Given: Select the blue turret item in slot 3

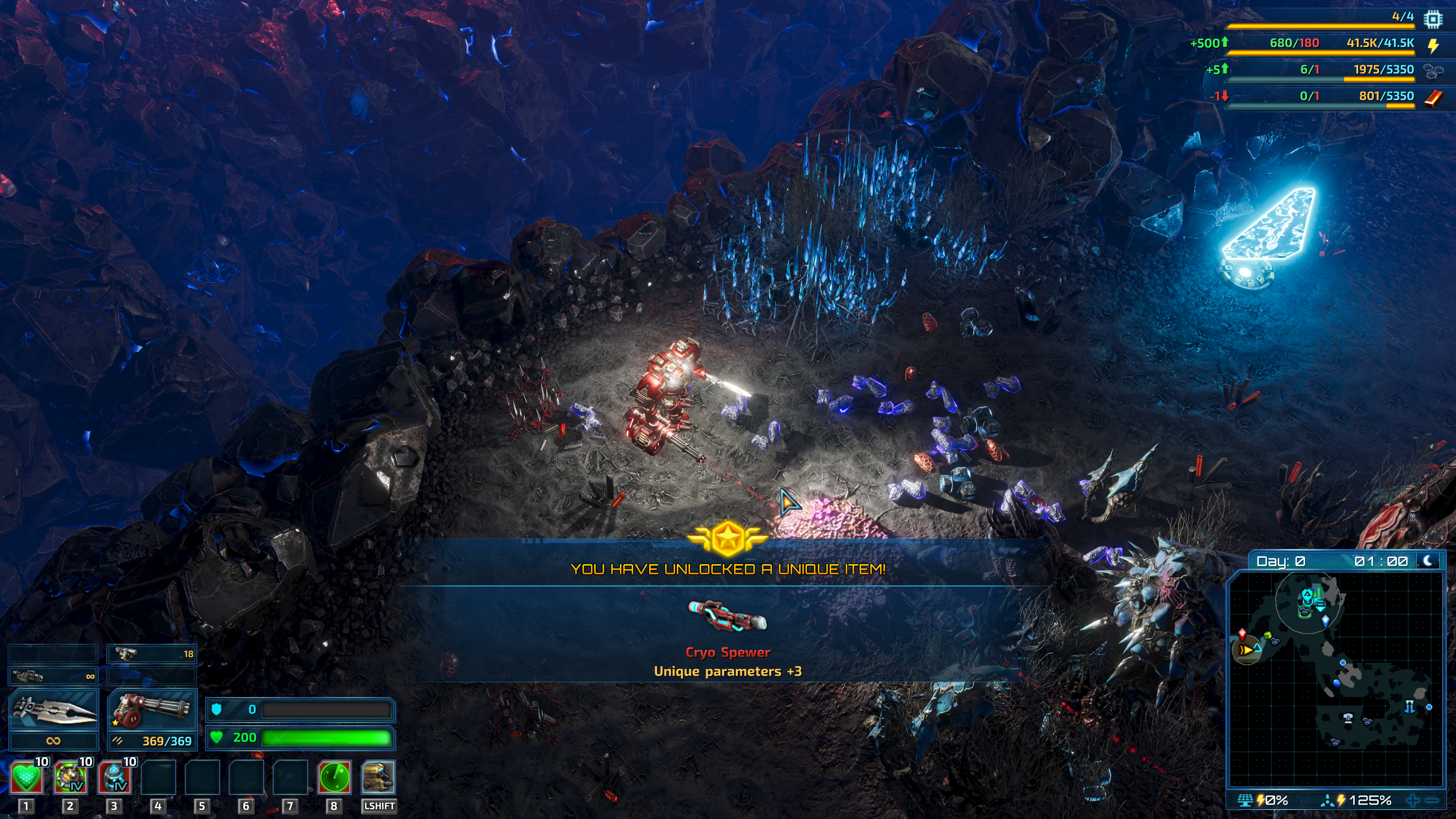Looking at the screenshot, I should pyautogui.click(x=114, y=777).
